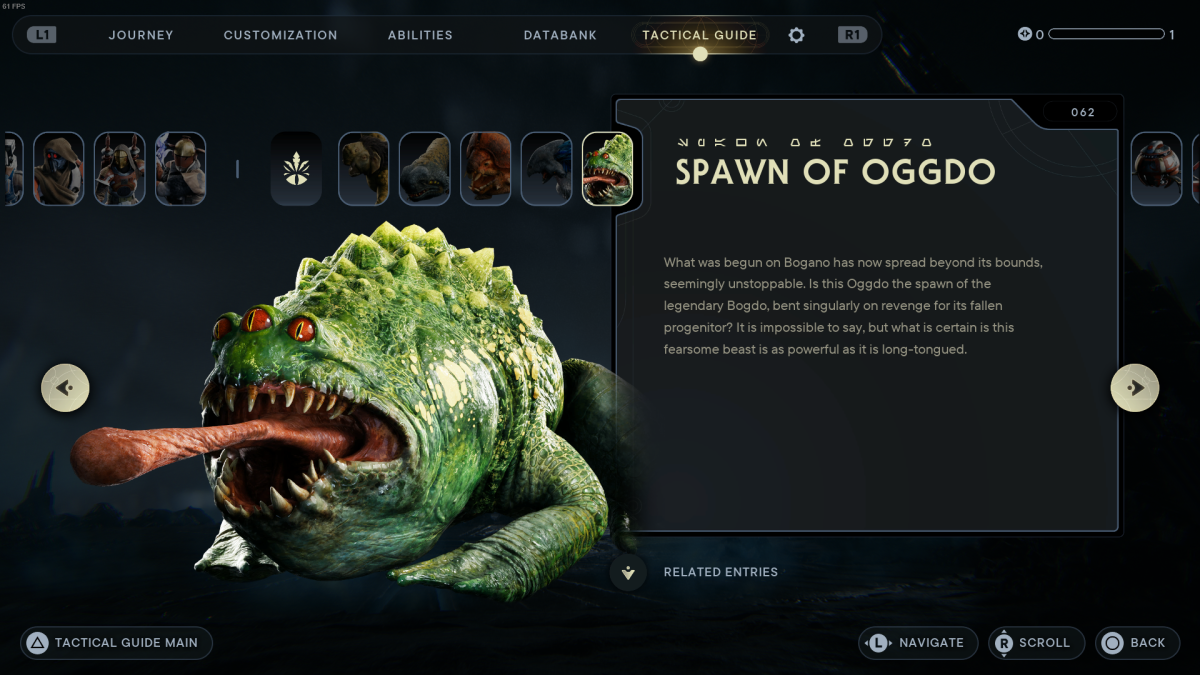This screenshot has width=1200, height=675.
Task: Open the dark blue-feathered creature entry
Action: 546,169
